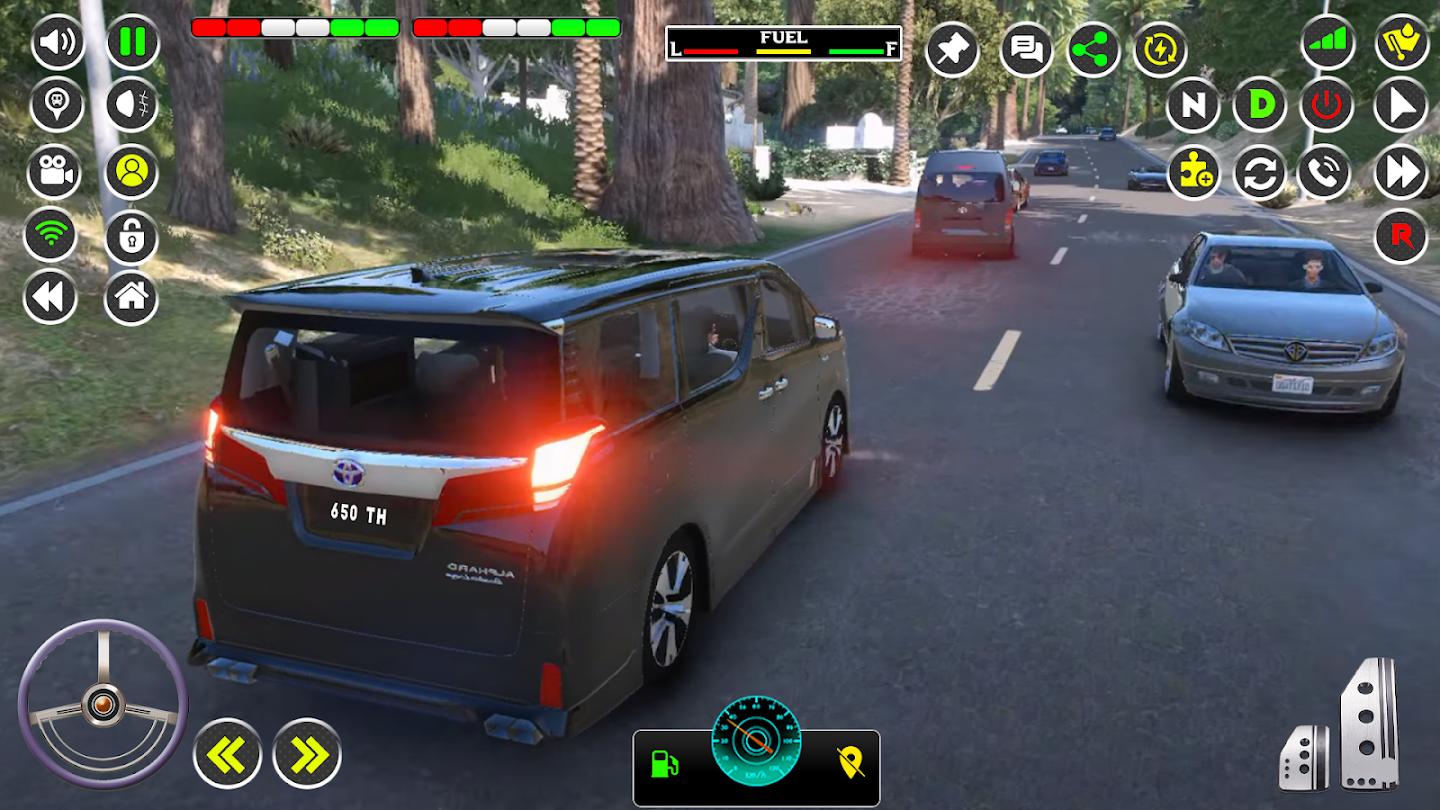Tap the padlock to lock controls
1440x810 pixels.
pos(131,235)
